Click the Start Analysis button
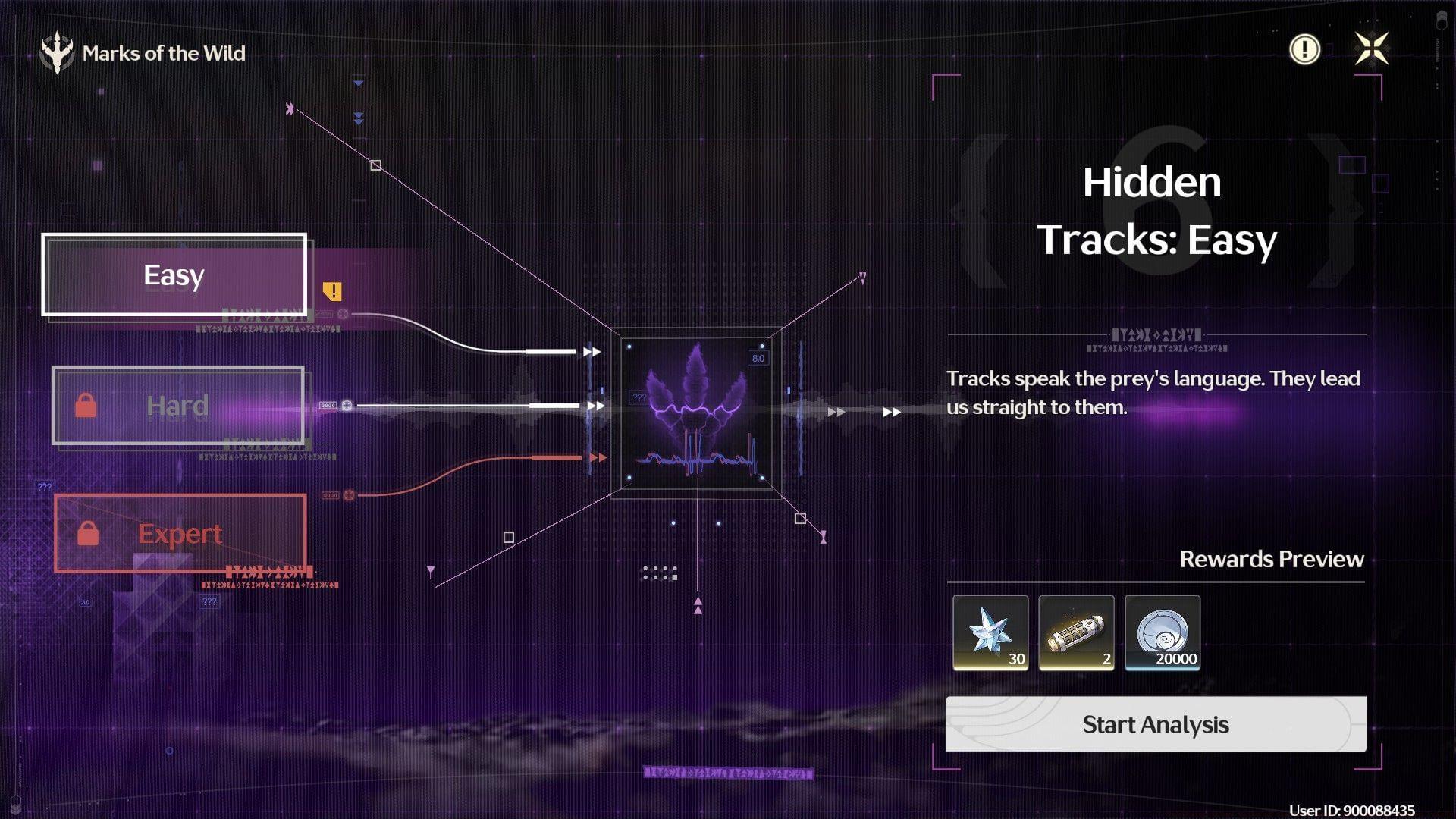The image size is (1456, 819). tap(1155, 724)
